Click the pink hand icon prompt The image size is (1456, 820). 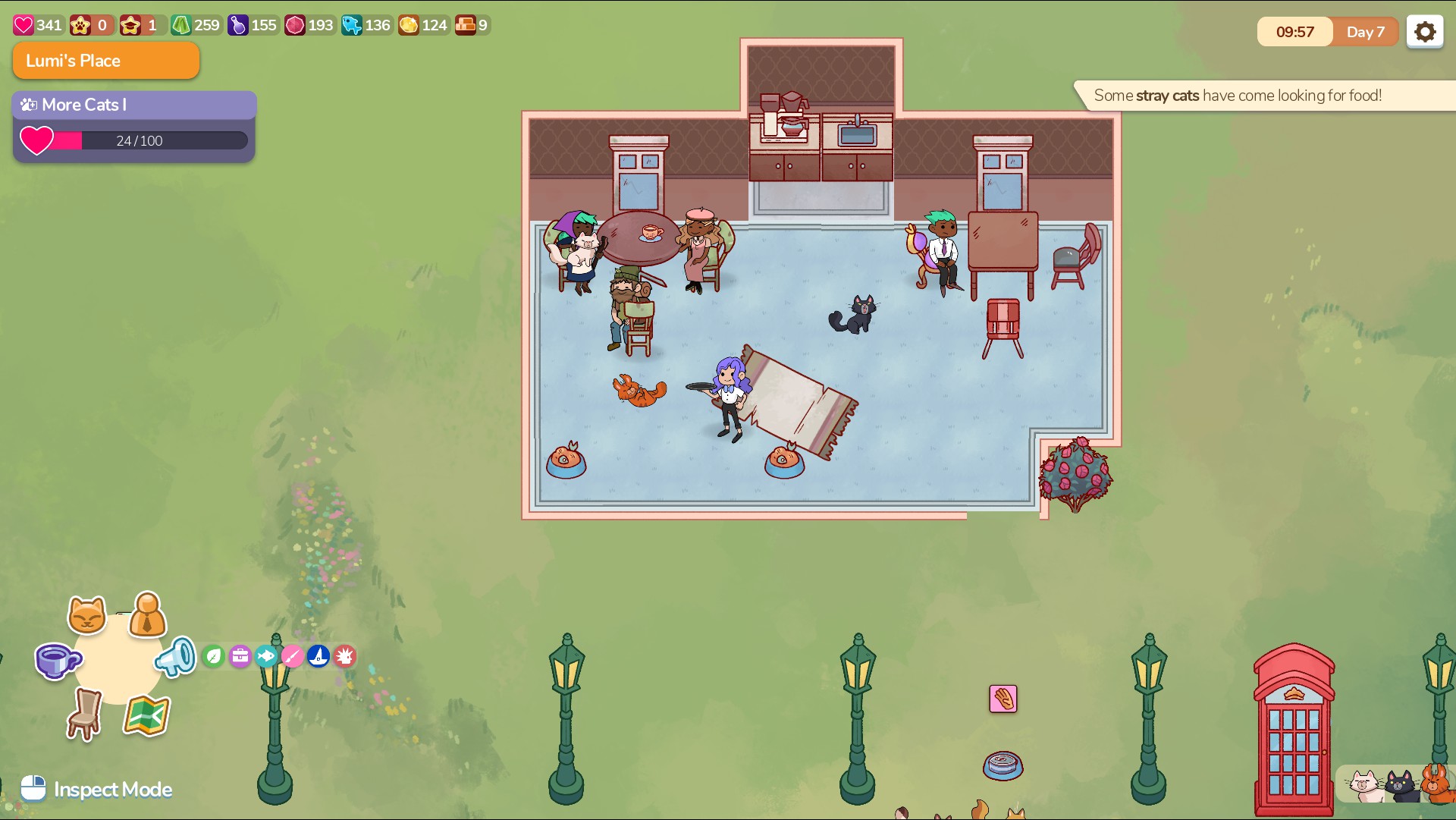(x=1003, y=699)
